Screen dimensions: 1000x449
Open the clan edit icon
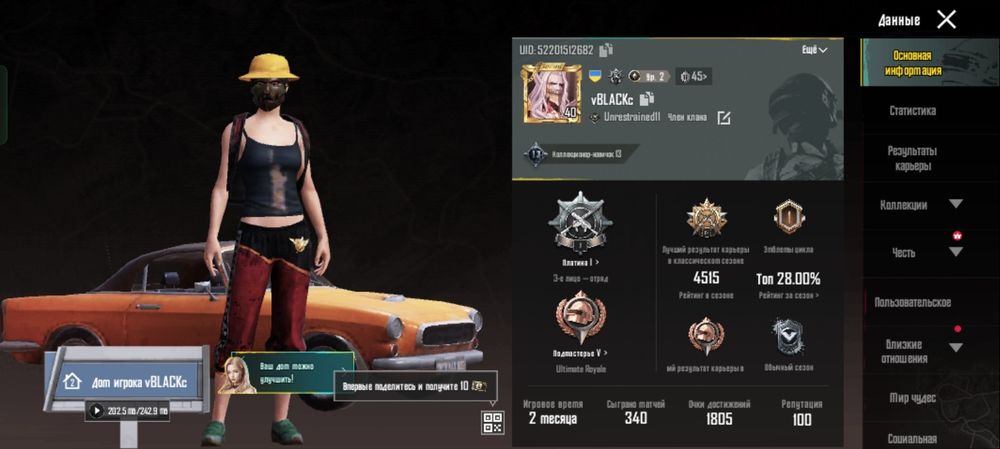pos(723,118)
